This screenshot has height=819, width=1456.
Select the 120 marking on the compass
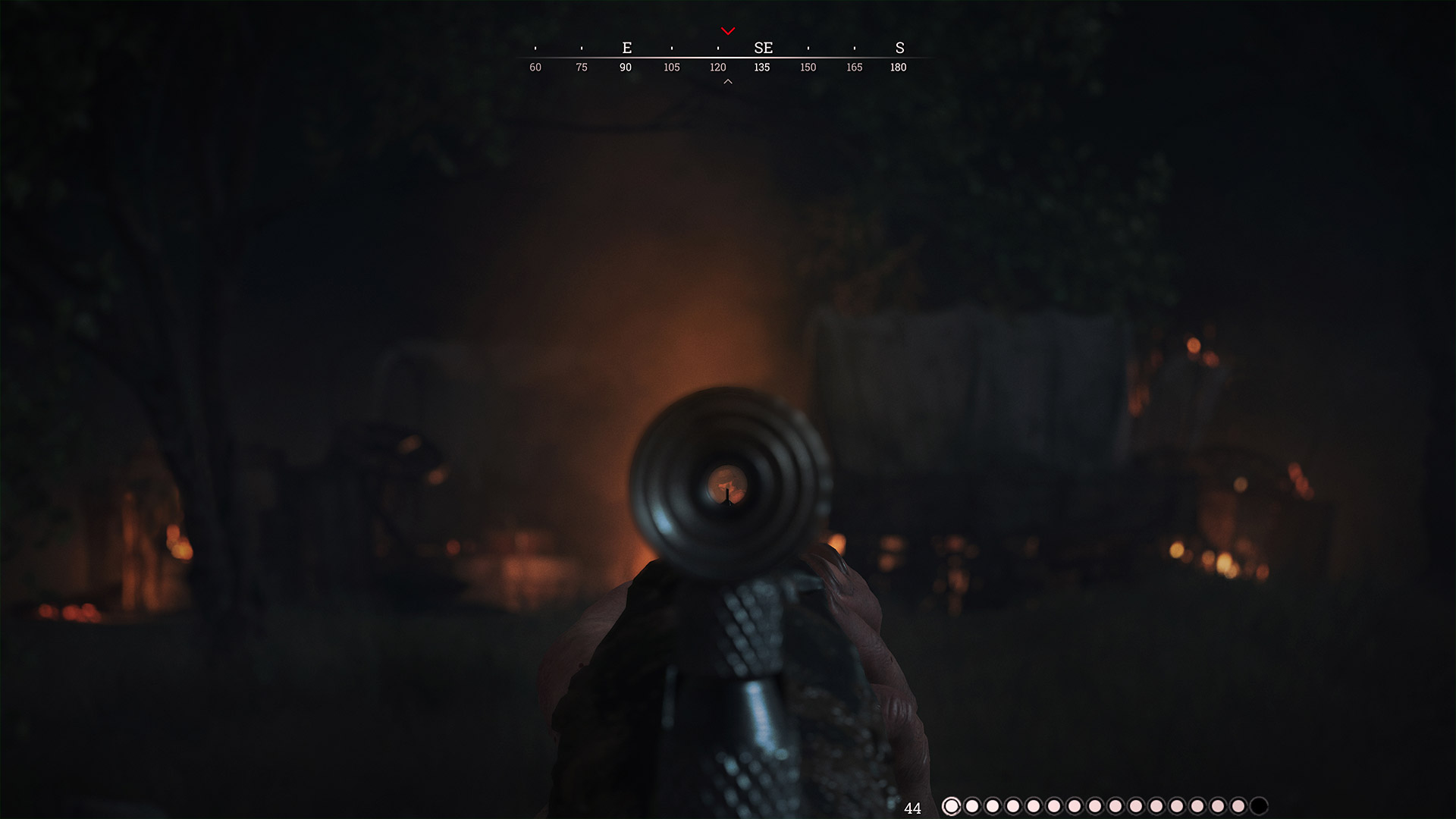click(717, 67)
